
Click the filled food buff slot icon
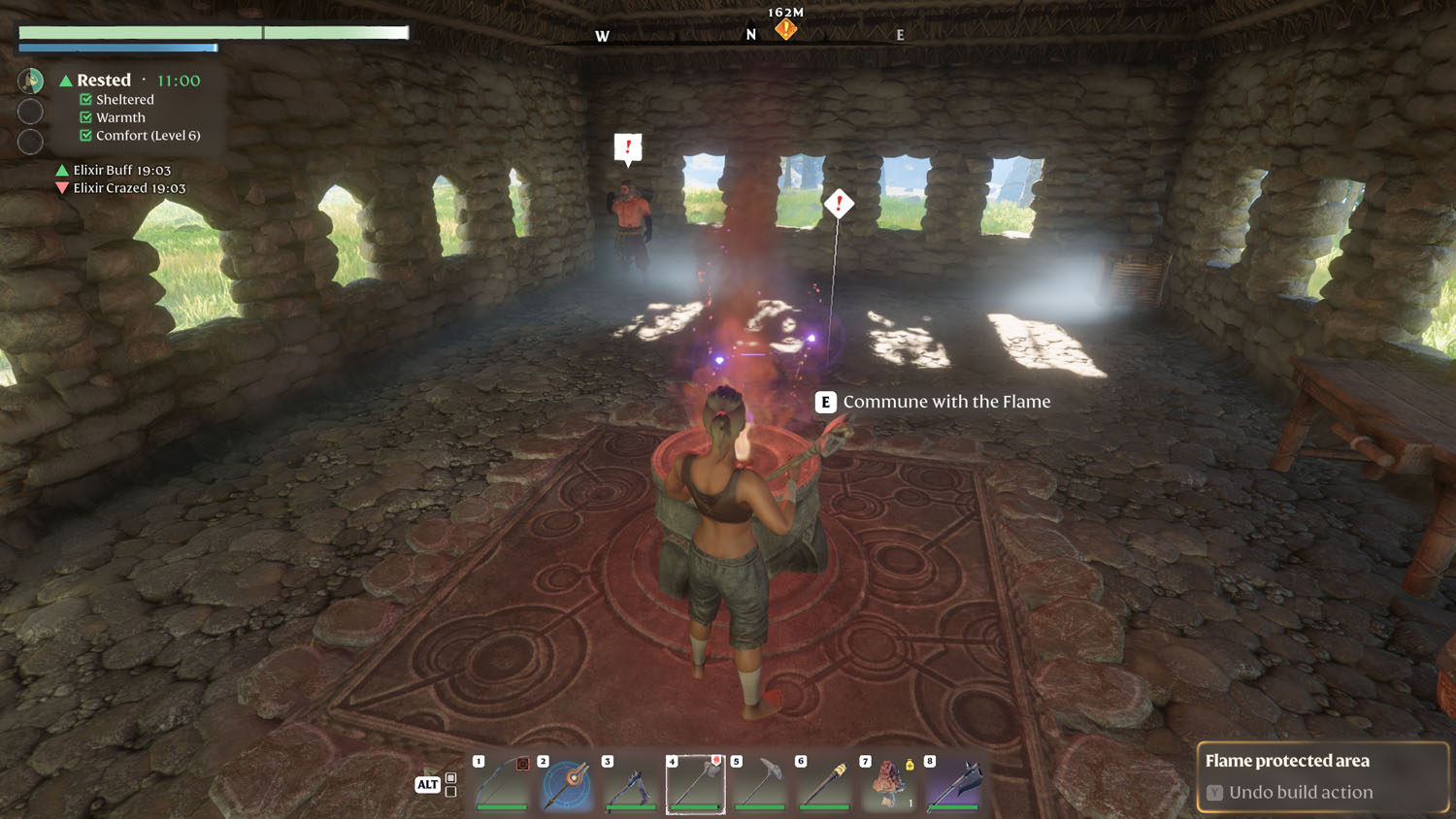[x=31, y=81]
